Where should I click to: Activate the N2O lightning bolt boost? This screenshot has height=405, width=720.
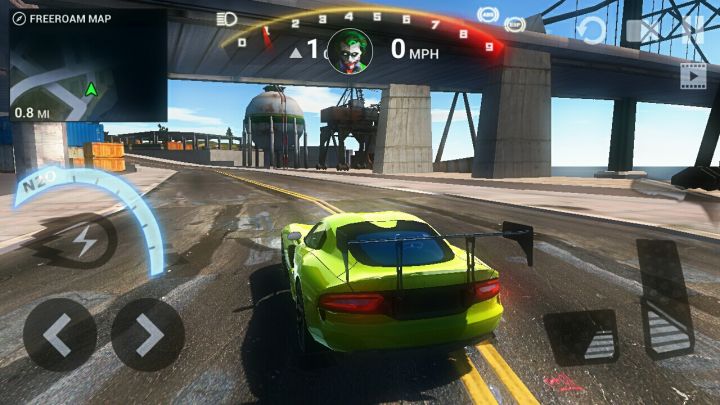(86, 241)
